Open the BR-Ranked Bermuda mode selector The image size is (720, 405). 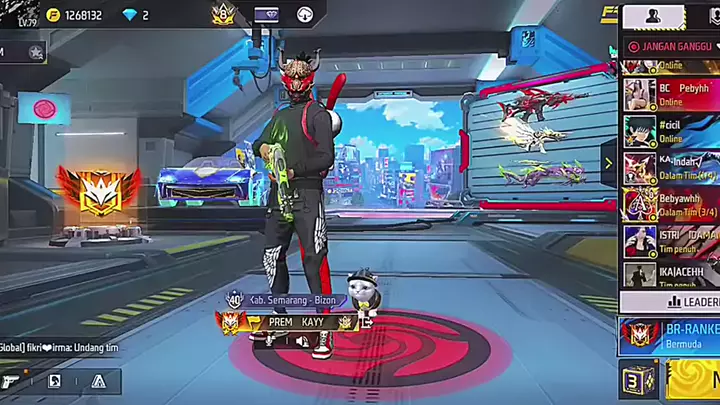(670, 334)
